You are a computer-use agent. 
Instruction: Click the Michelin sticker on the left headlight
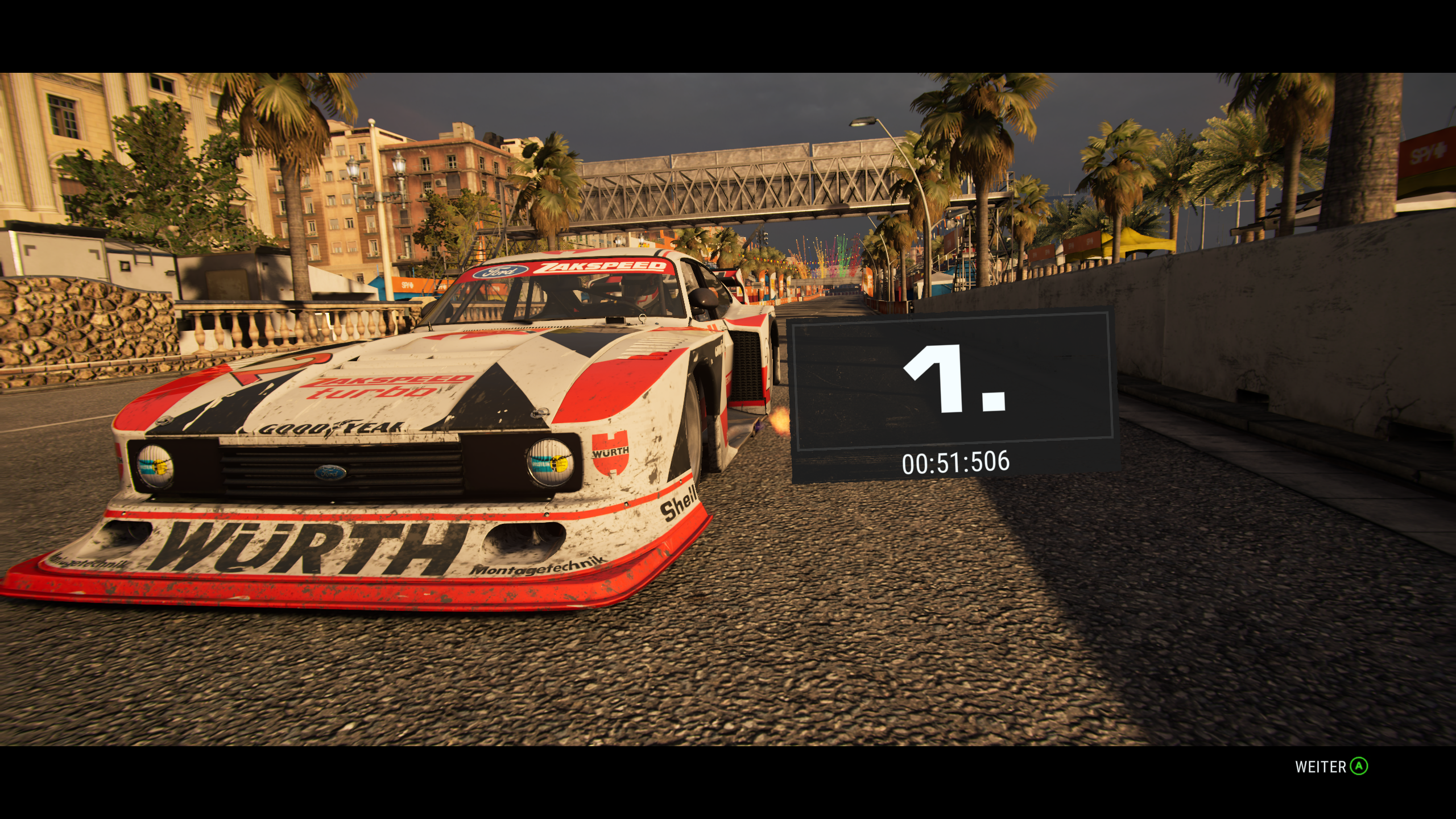(x=155, y=468)
